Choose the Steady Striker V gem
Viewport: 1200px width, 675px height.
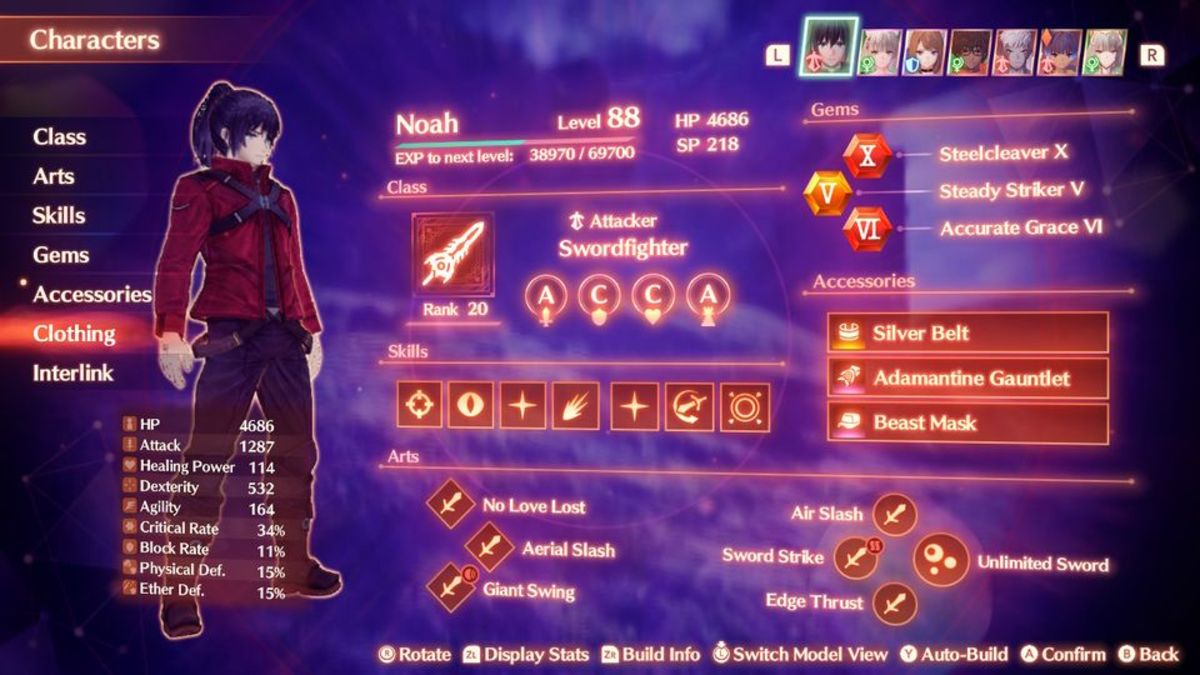click(x=829, y=192)
